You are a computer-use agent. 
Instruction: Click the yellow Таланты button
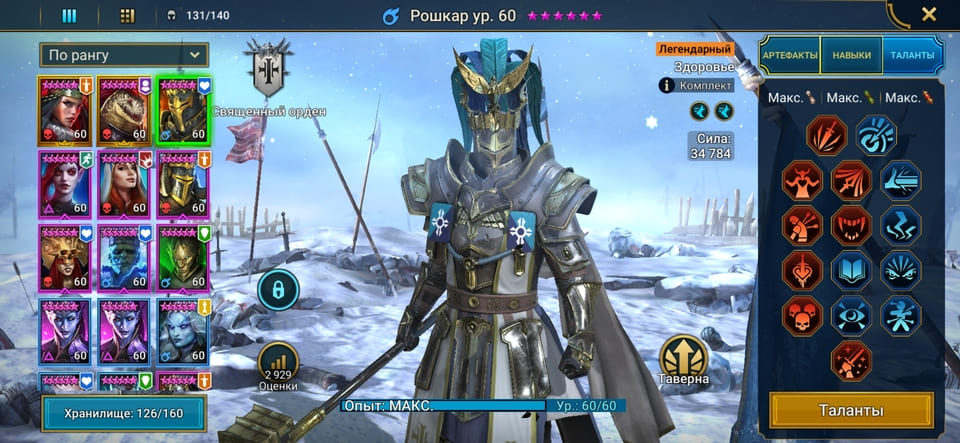[851, 410]
